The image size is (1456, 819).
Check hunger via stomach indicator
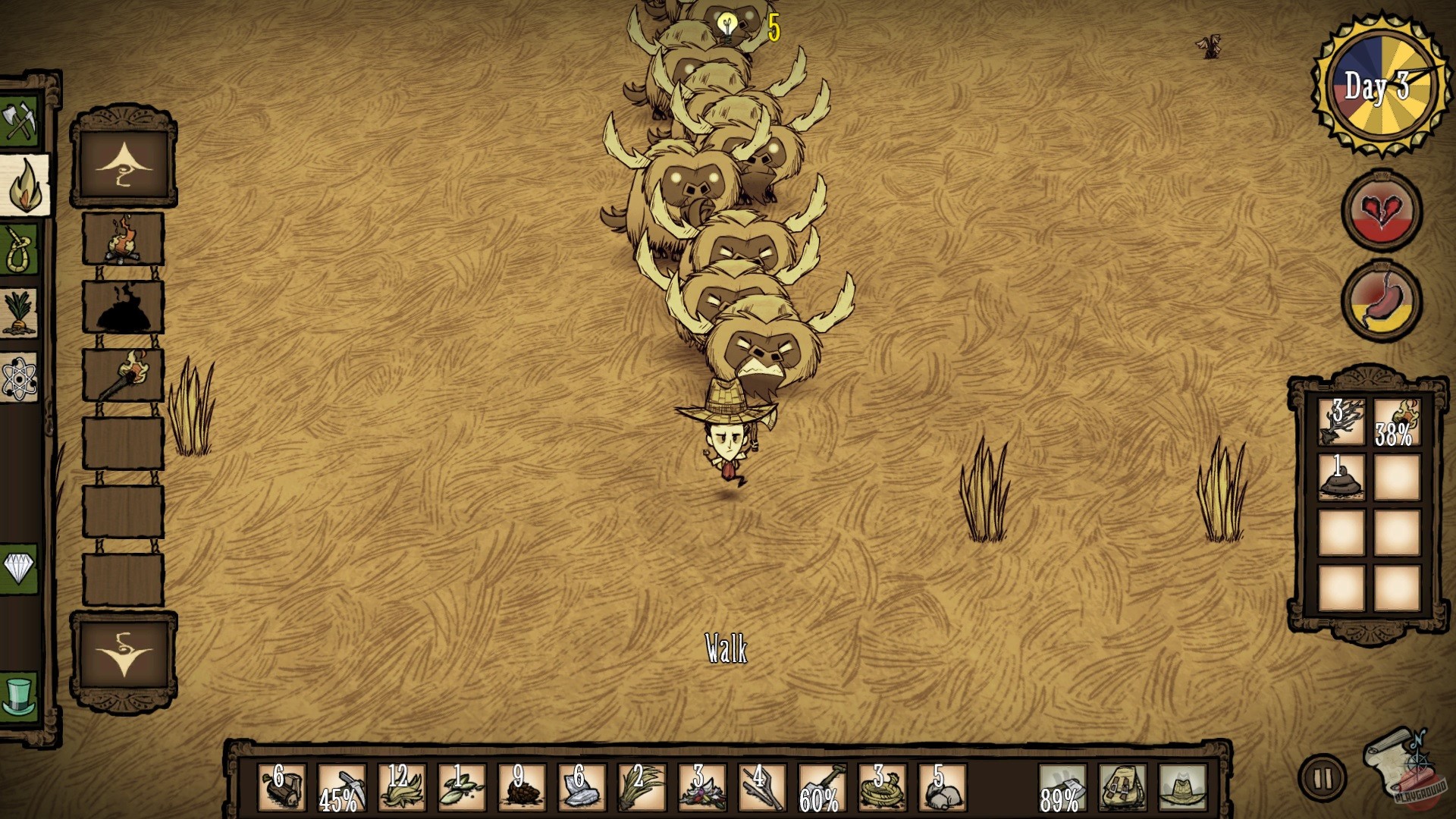[x=1382, y=298]
